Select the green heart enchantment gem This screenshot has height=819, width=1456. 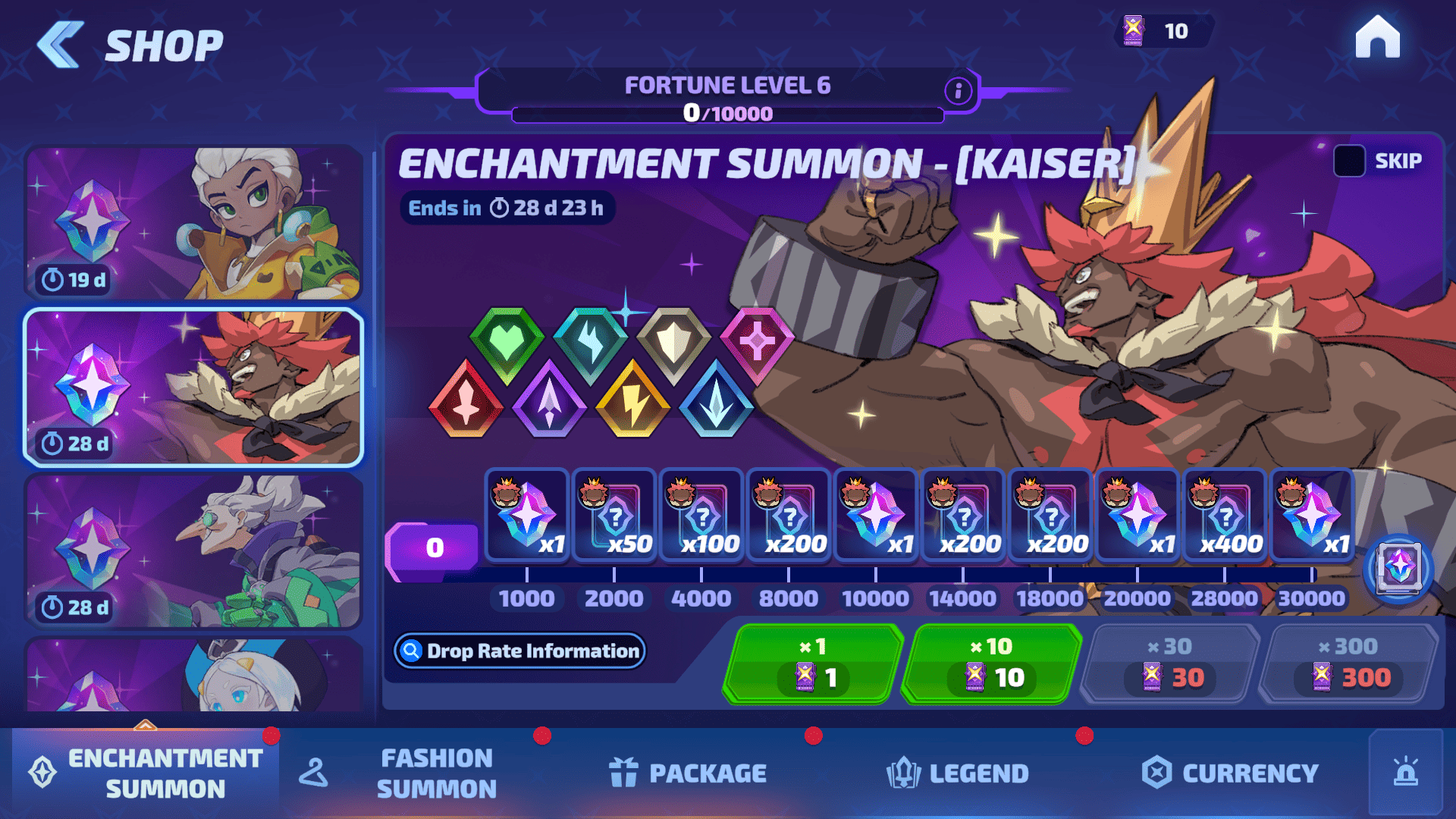tap(507, 344)
